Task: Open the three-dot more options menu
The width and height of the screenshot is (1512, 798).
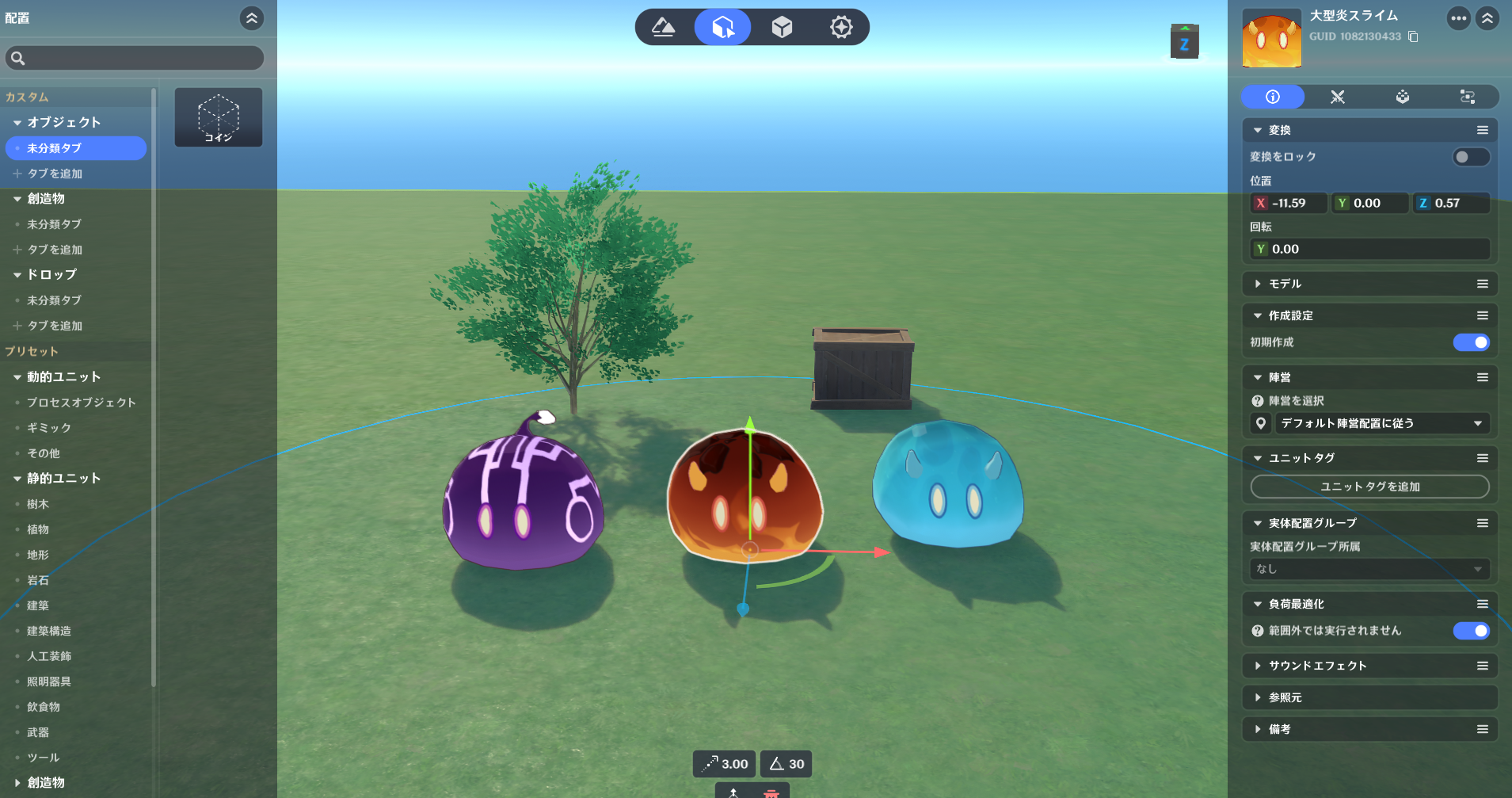Action: [x=1458, y=18]
